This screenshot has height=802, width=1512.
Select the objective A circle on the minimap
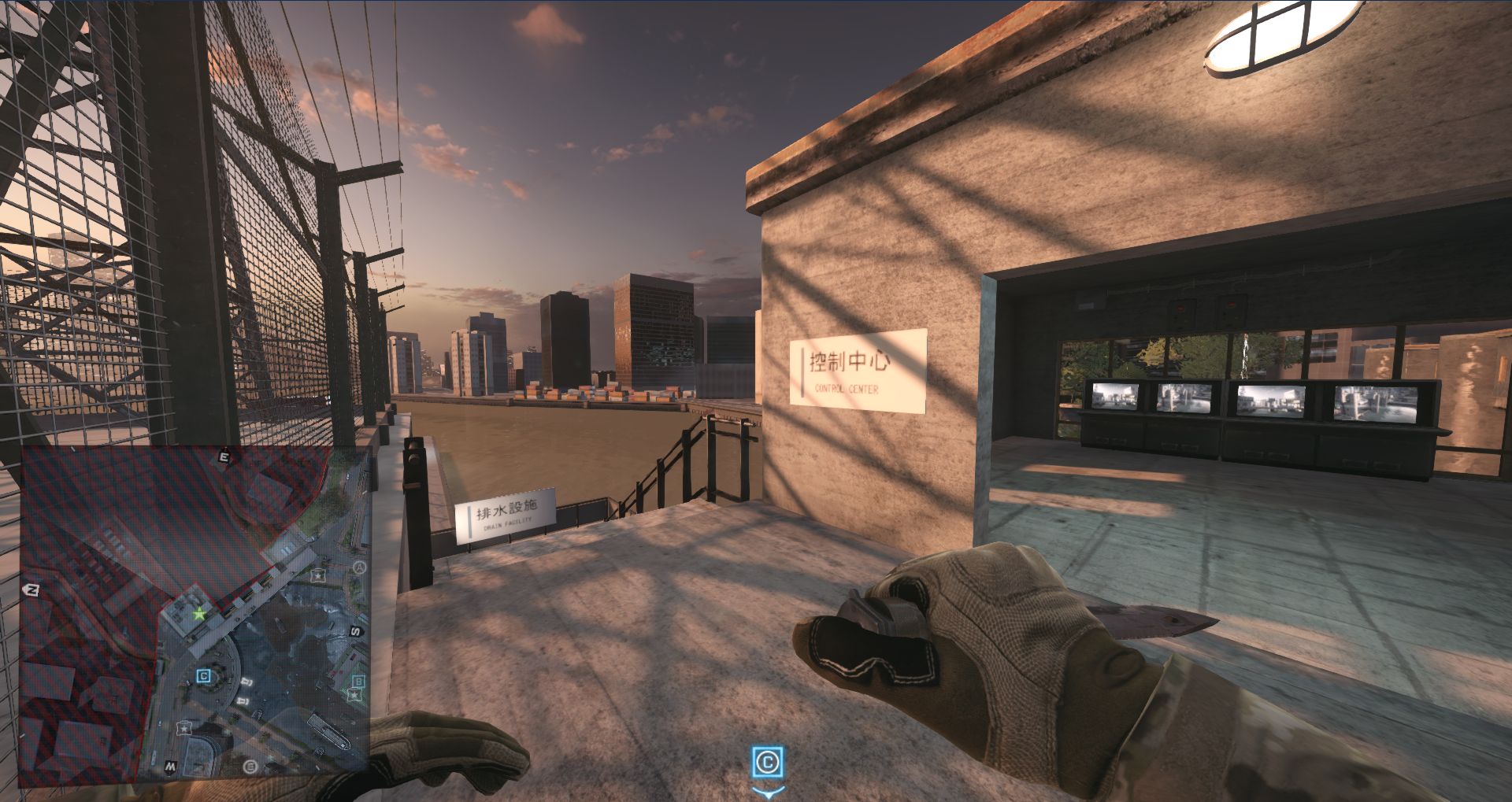point(359,567)
